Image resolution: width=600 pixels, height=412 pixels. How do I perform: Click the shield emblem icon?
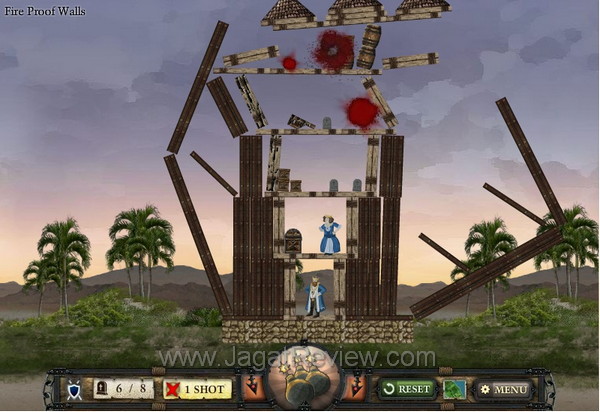pos(73,388)
